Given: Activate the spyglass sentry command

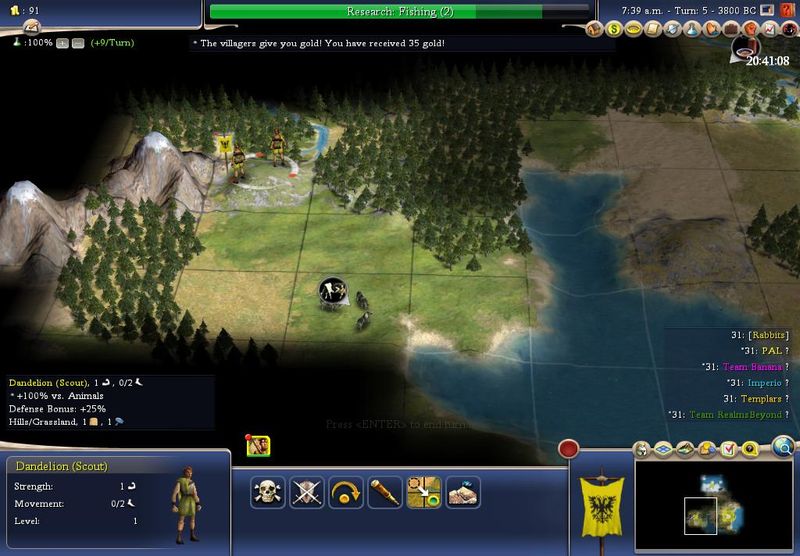Looking at the screenshot, I should (384, 491).
